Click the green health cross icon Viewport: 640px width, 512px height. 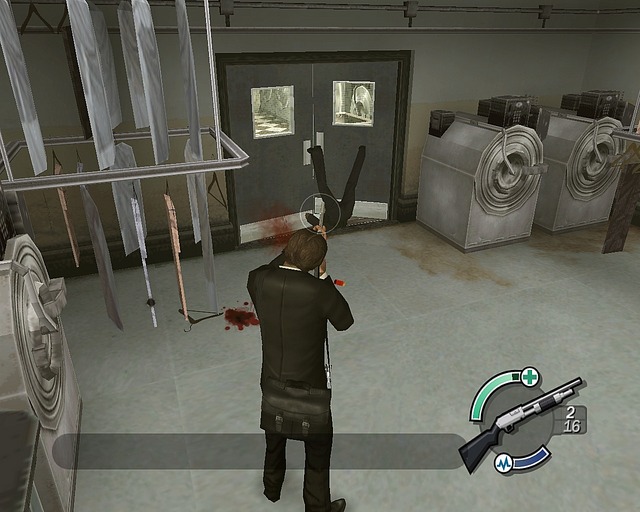click(x=529, y=377)
